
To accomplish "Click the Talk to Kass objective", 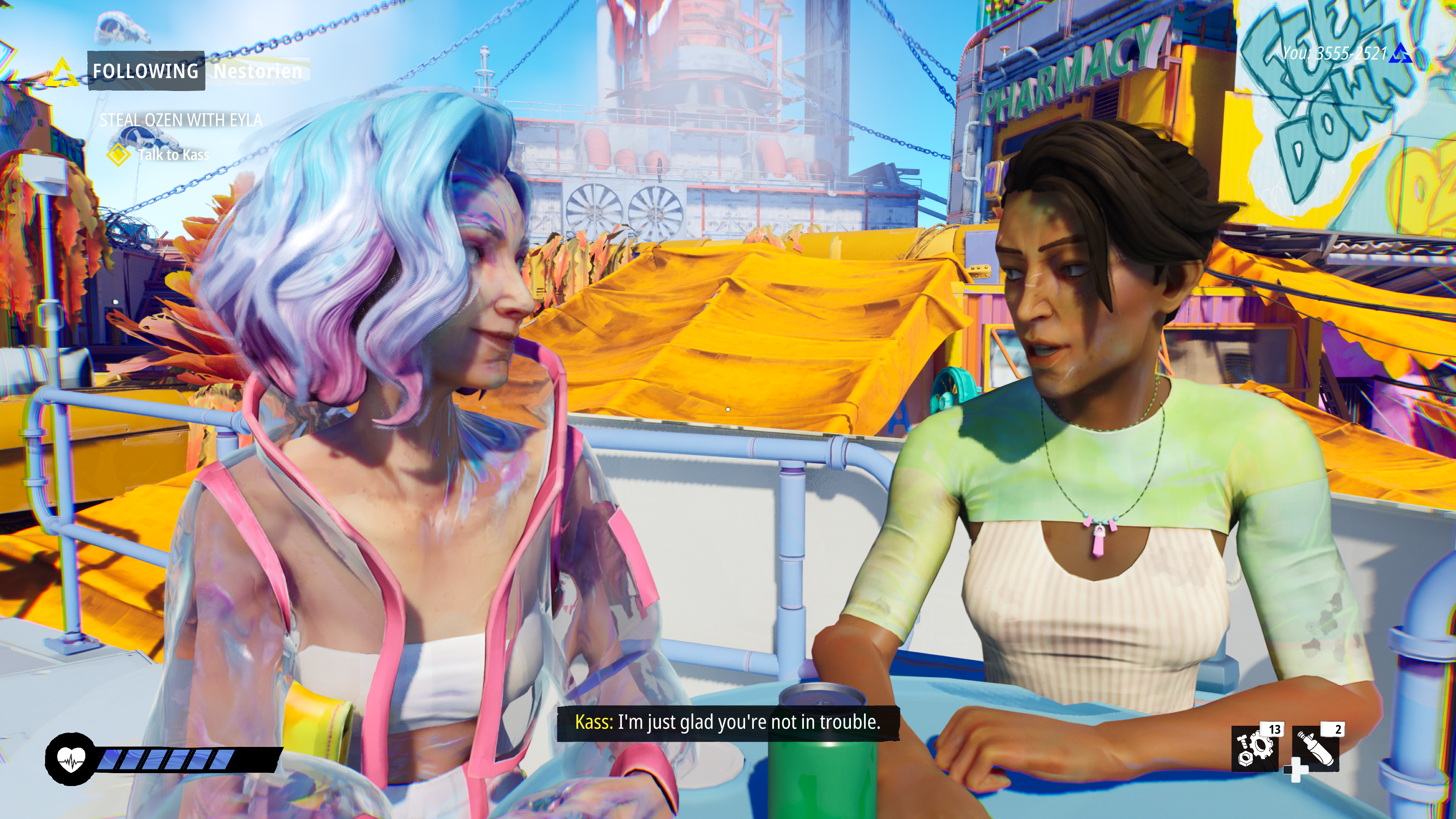I will (173, 155).
